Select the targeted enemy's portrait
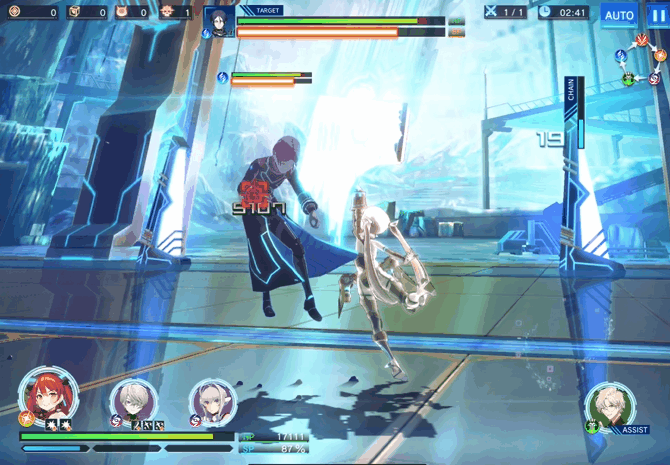Viewport: 670px width, 465px height. (x=220, y=21)
